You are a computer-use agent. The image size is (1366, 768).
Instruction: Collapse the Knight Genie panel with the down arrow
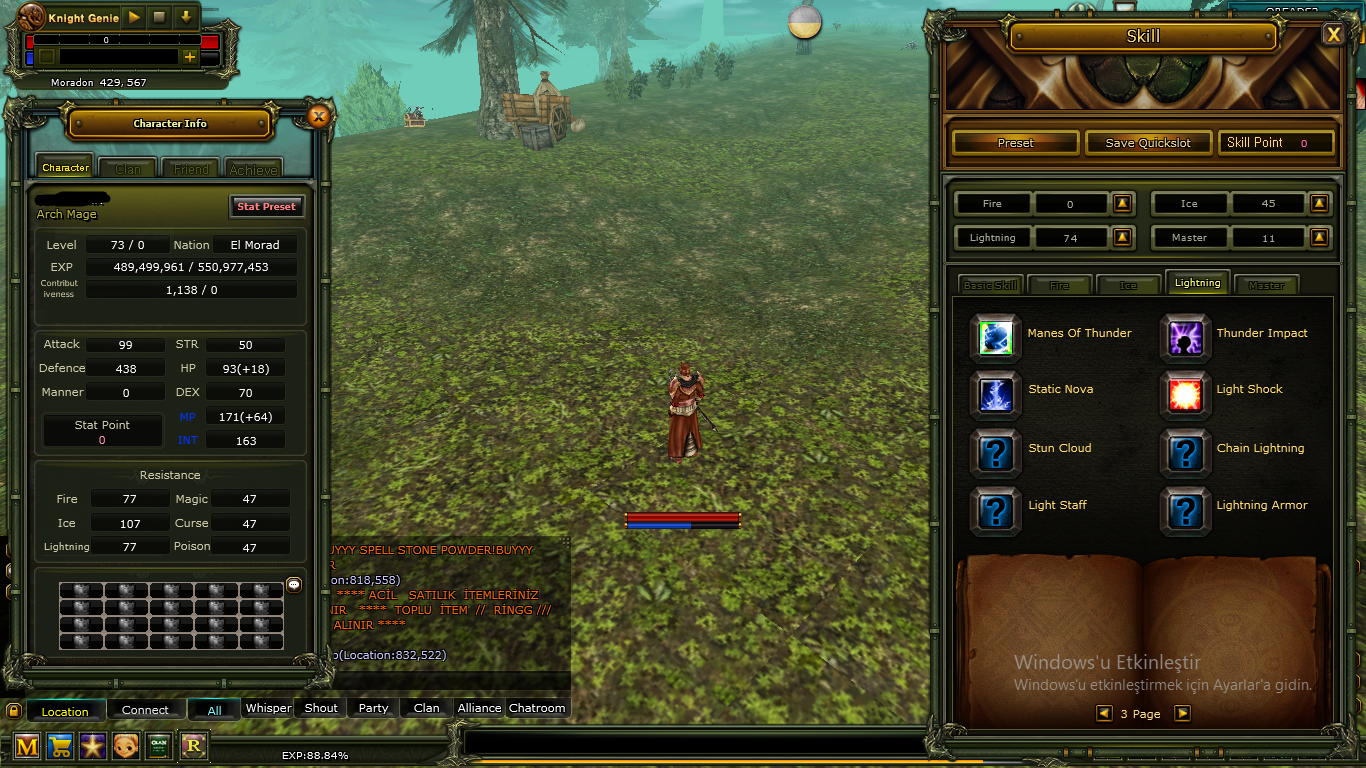tap(187, 16)
